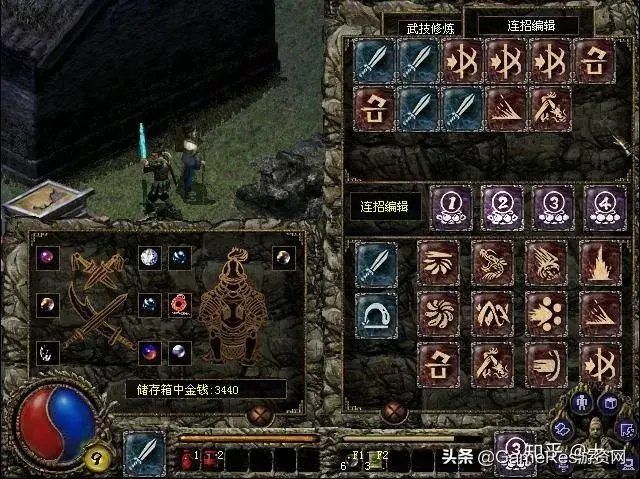Select the scorpion skill icon
Image resolution: width=640 pixels, height=479 pixels.
pos(492,264)
